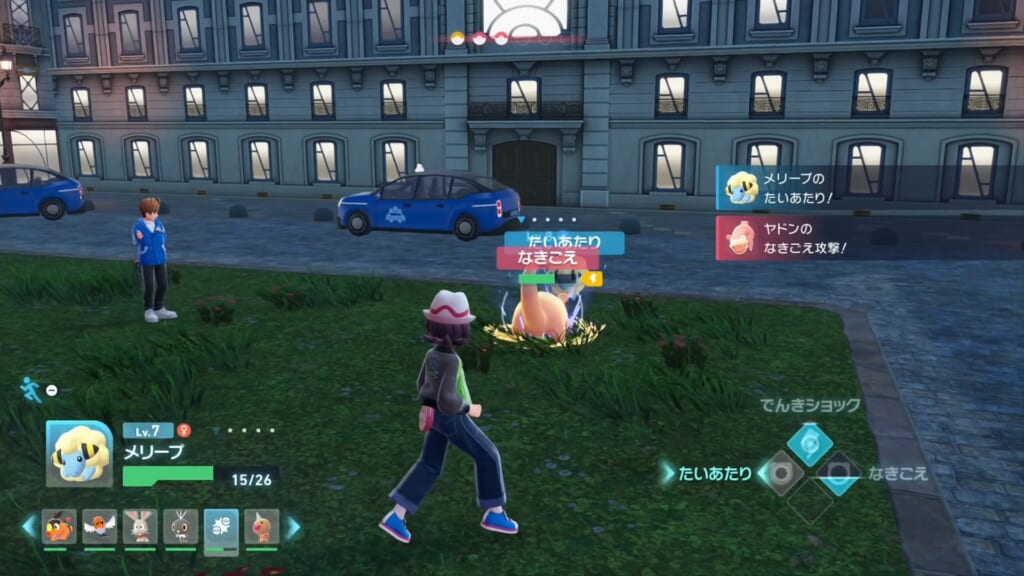The height and width of the screenshot is (576, 1024).
Task: Use the でんきショック (Thunder Shock) move
Action: pyautogui.click(x=809, y=444)
